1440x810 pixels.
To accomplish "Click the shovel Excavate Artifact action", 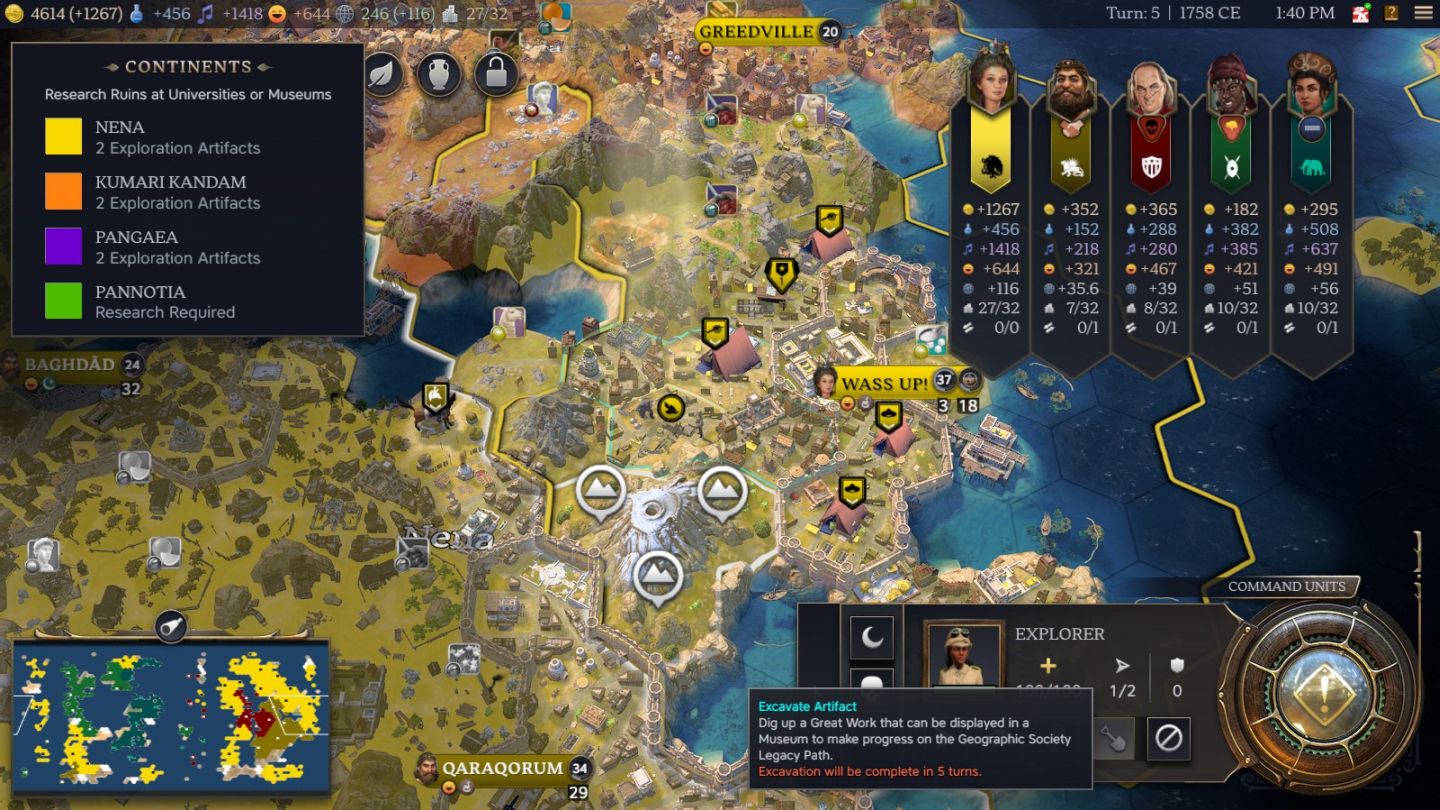I will coord(1112,740).
